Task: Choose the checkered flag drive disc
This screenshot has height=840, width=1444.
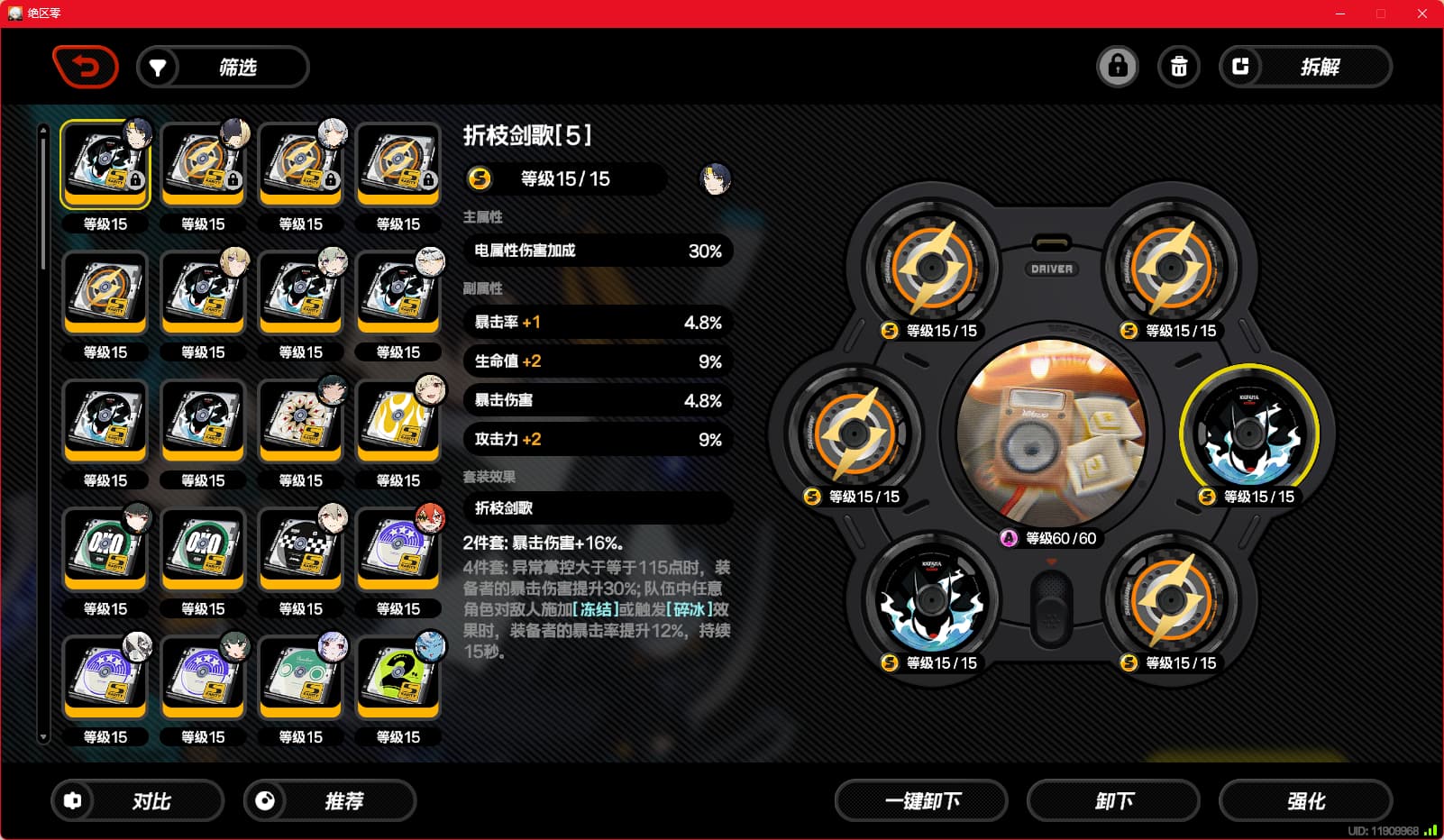Action: pos(301,550)
